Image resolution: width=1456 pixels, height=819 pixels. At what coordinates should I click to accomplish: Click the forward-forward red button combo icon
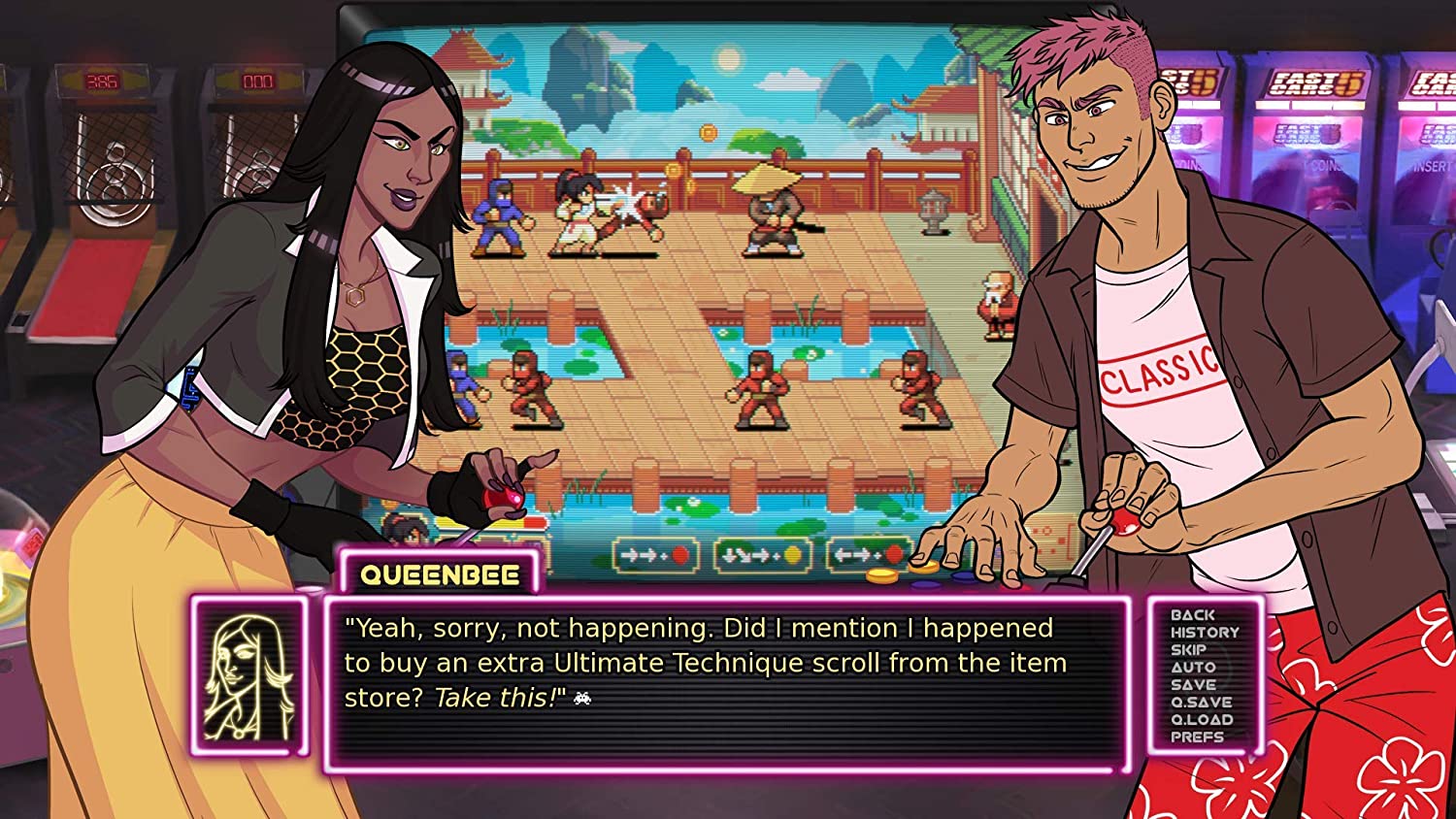pyautogui.click(x=655, y=555)
